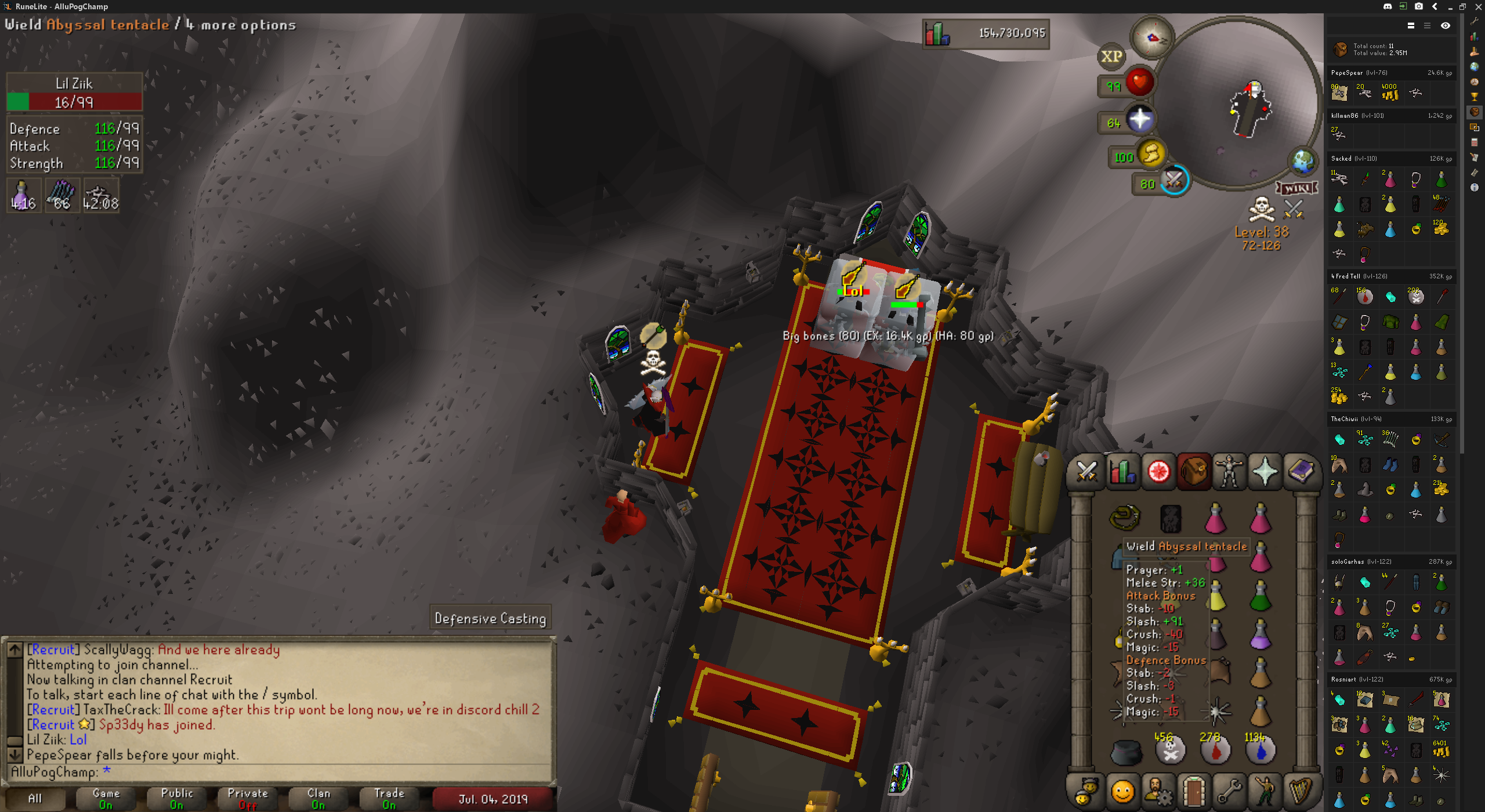Use the special attack orb
Viewport: 1485px width, 812px height.
1173,181
